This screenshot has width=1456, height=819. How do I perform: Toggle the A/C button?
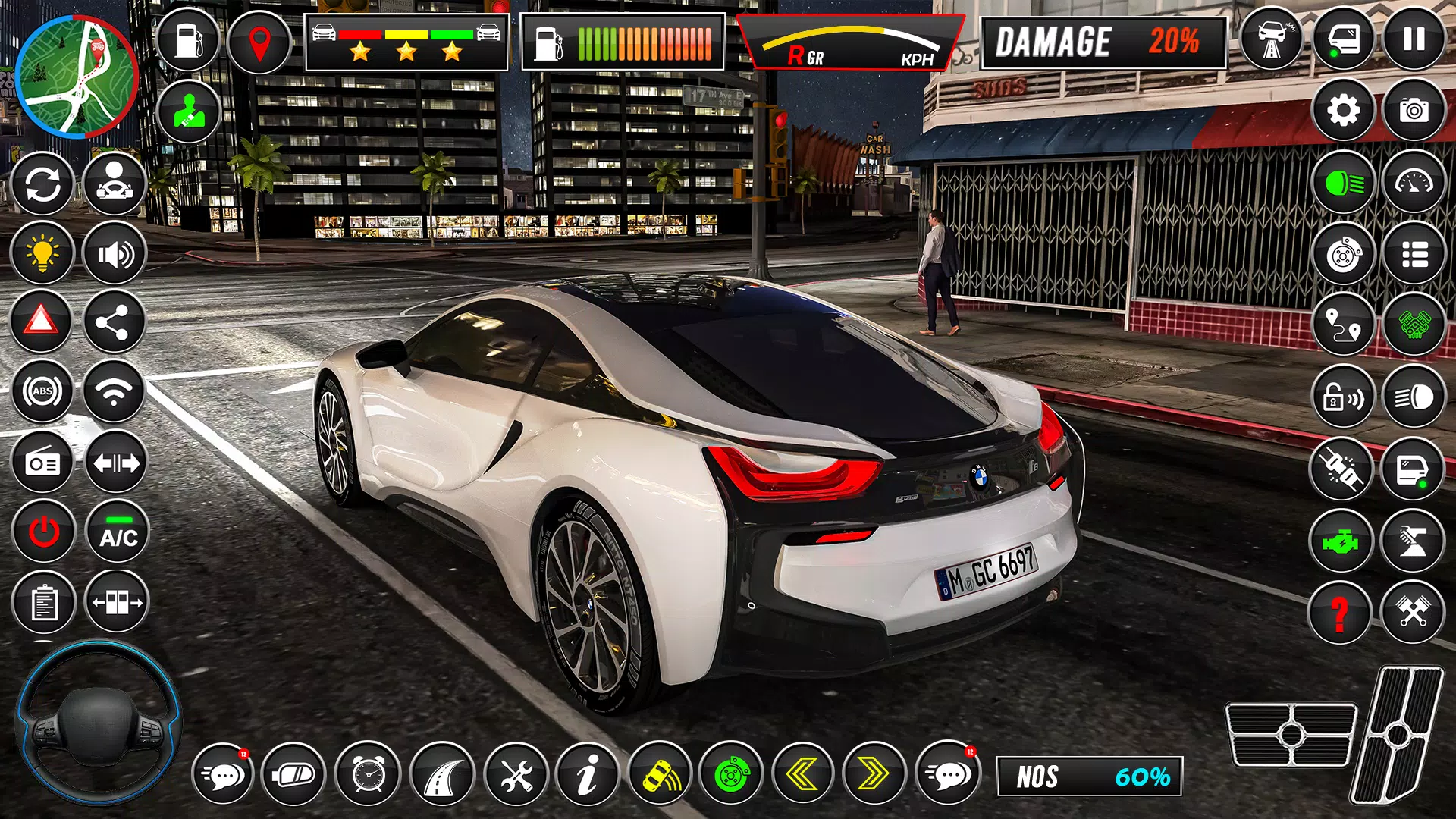[x=118, y=532]
